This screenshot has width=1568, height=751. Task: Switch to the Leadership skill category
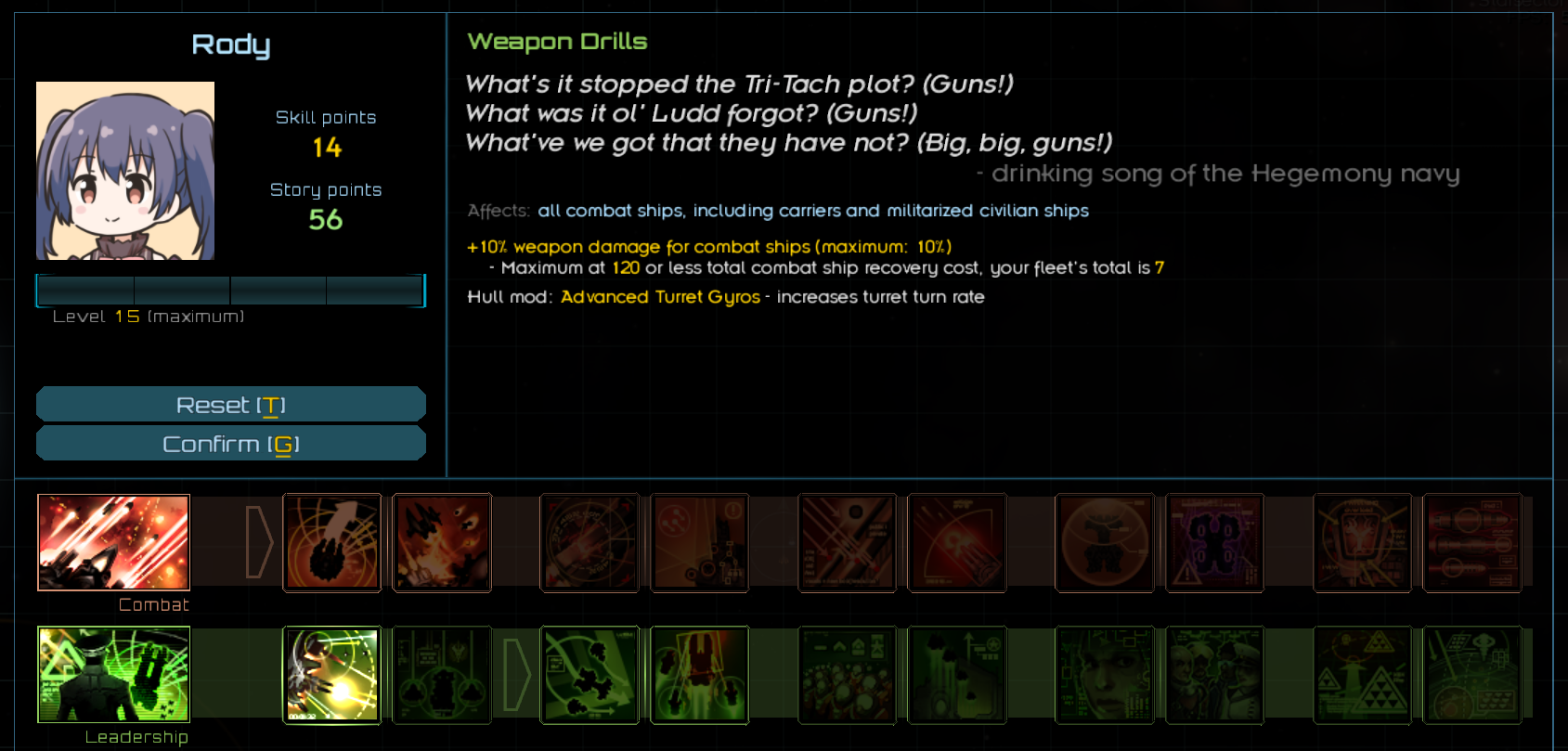click(x=113, y=675)
